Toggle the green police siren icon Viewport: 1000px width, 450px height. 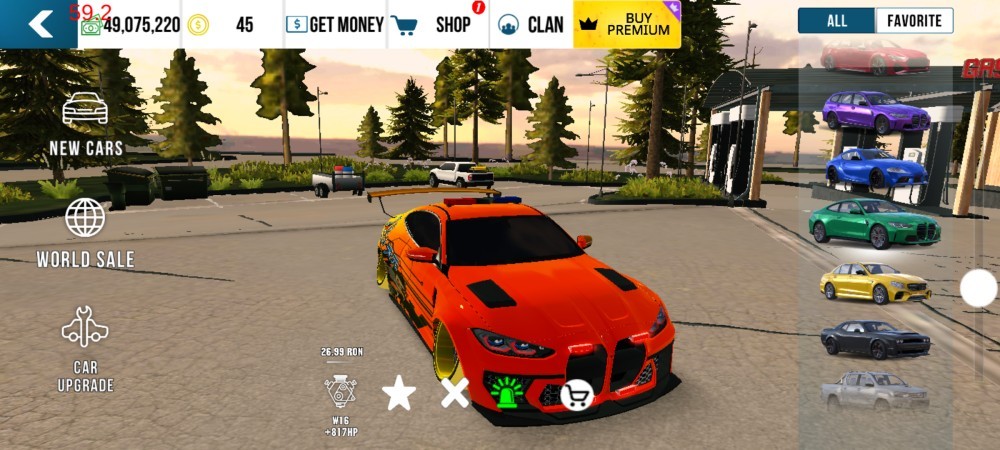pos(508,391)
